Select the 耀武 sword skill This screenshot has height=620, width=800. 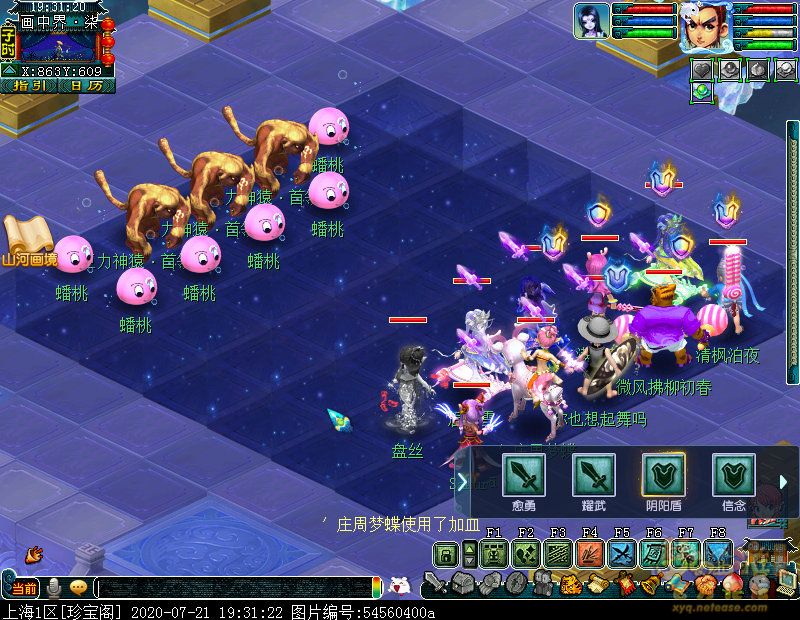coord(593,475)
